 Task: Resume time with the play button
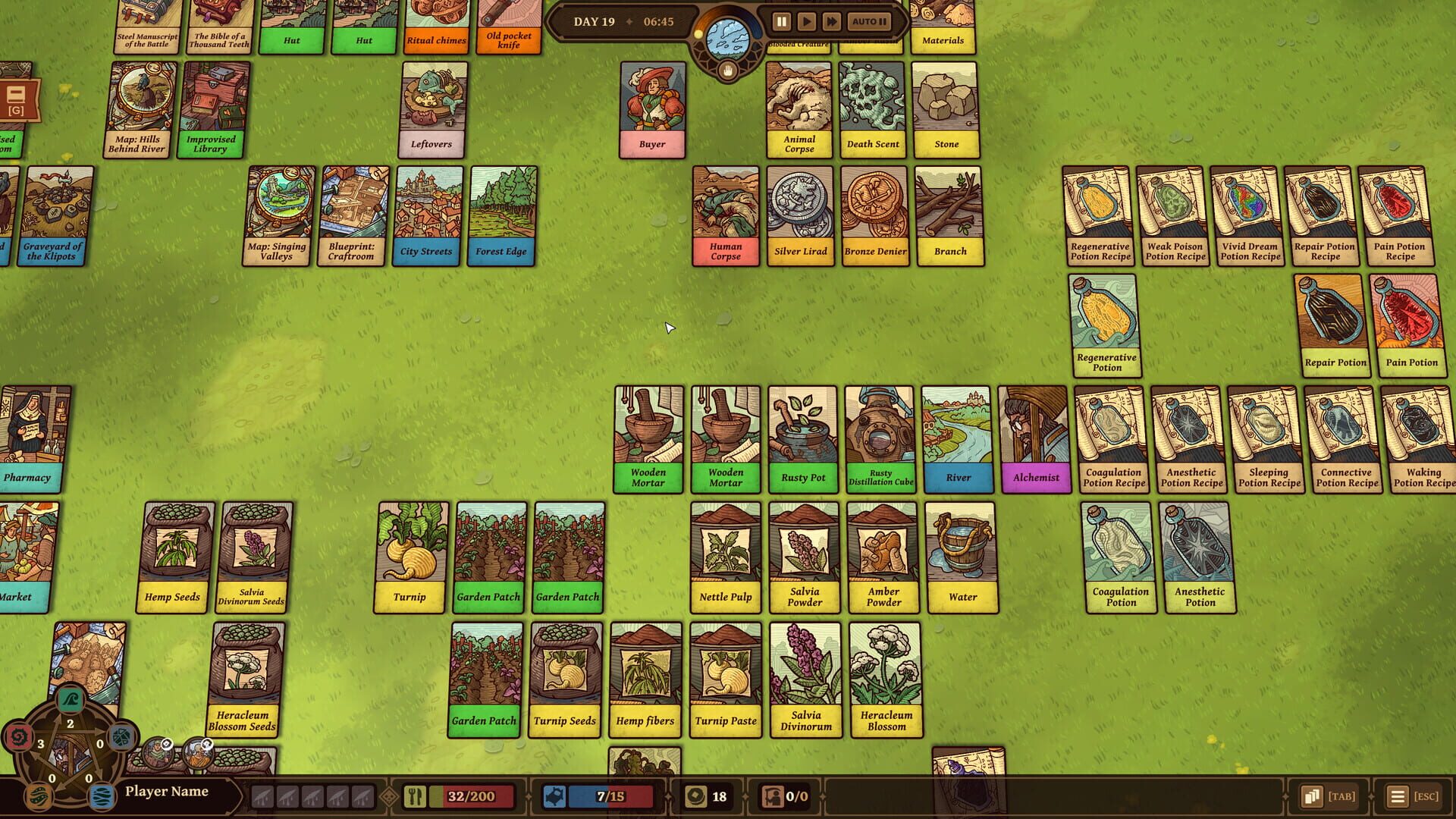coord(807,21)
